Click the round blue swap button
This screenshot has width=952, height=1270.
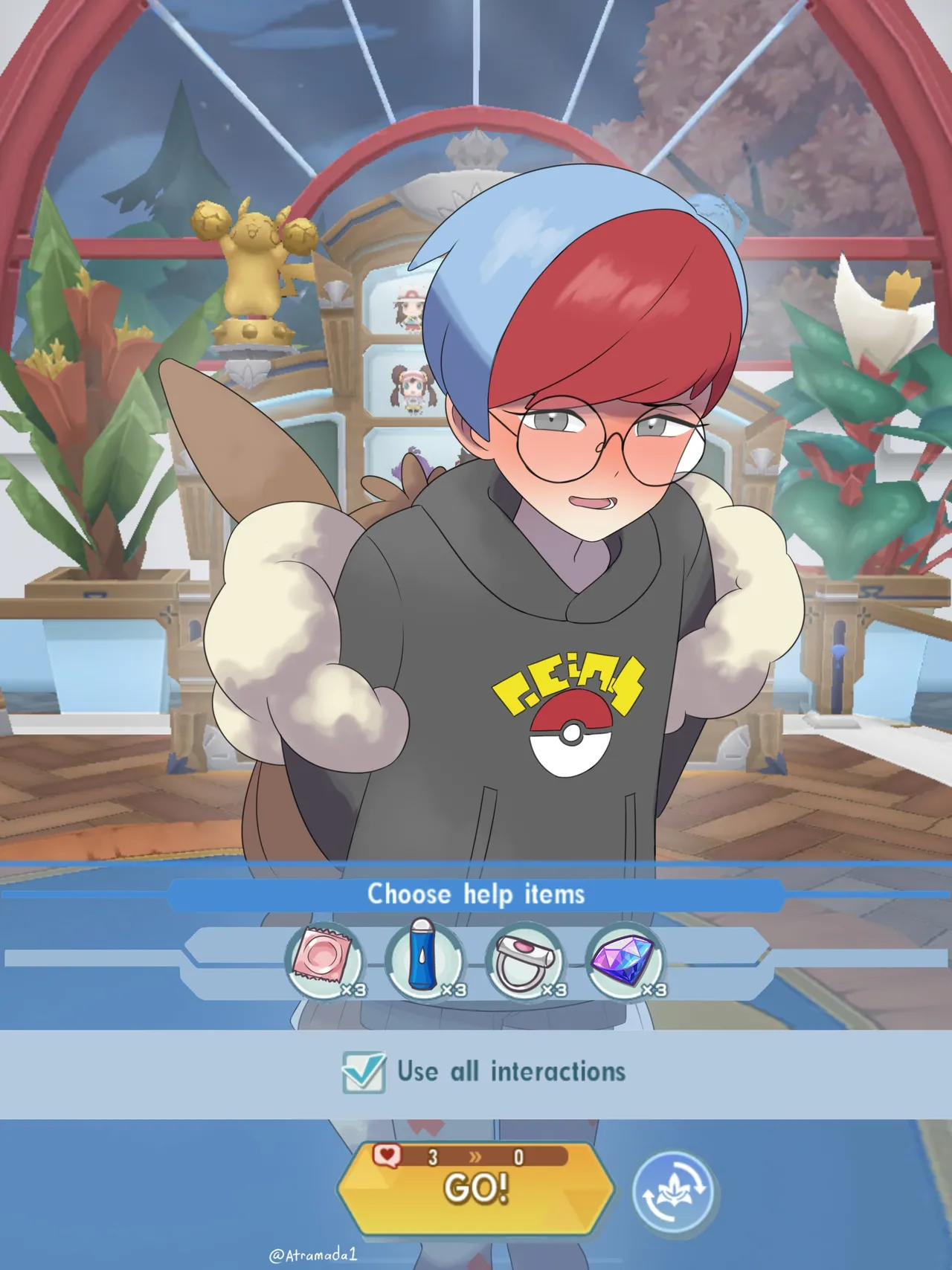click(x=674, y=1191)
